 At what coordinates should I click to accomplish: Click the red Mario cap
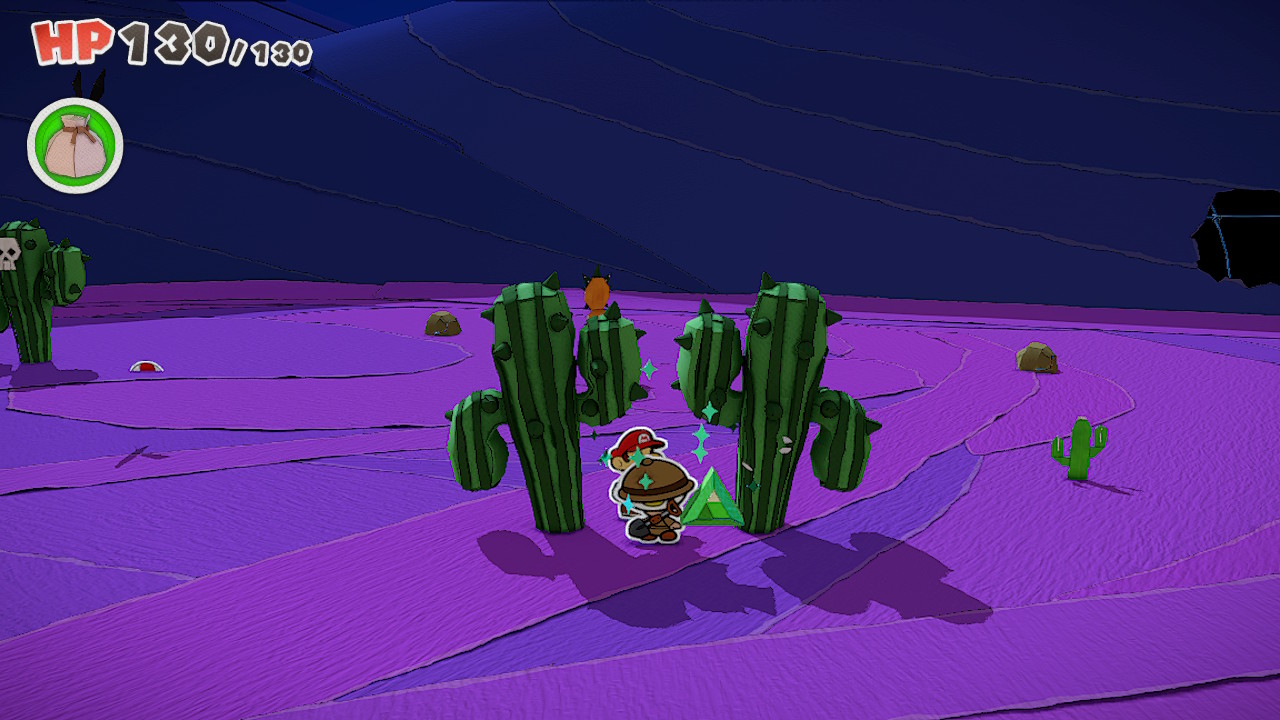point(638,442)
